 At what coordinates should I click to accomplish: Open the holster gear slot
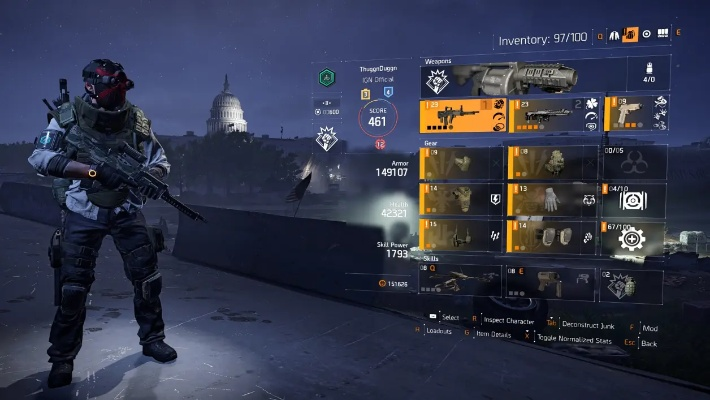462,235
